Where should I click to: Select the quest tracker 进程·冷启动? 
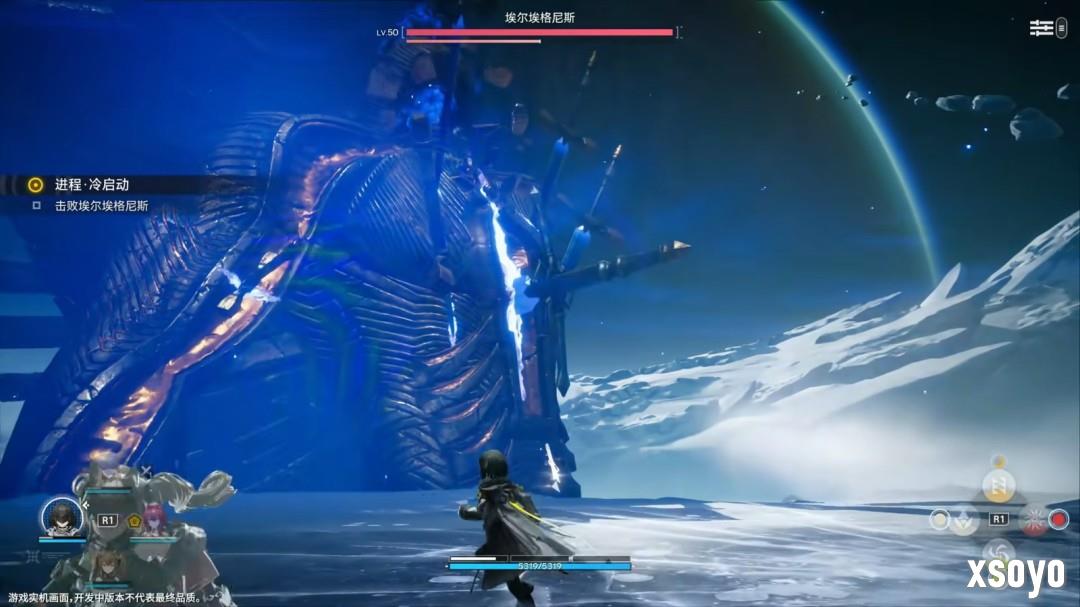(x=92, y=185)
